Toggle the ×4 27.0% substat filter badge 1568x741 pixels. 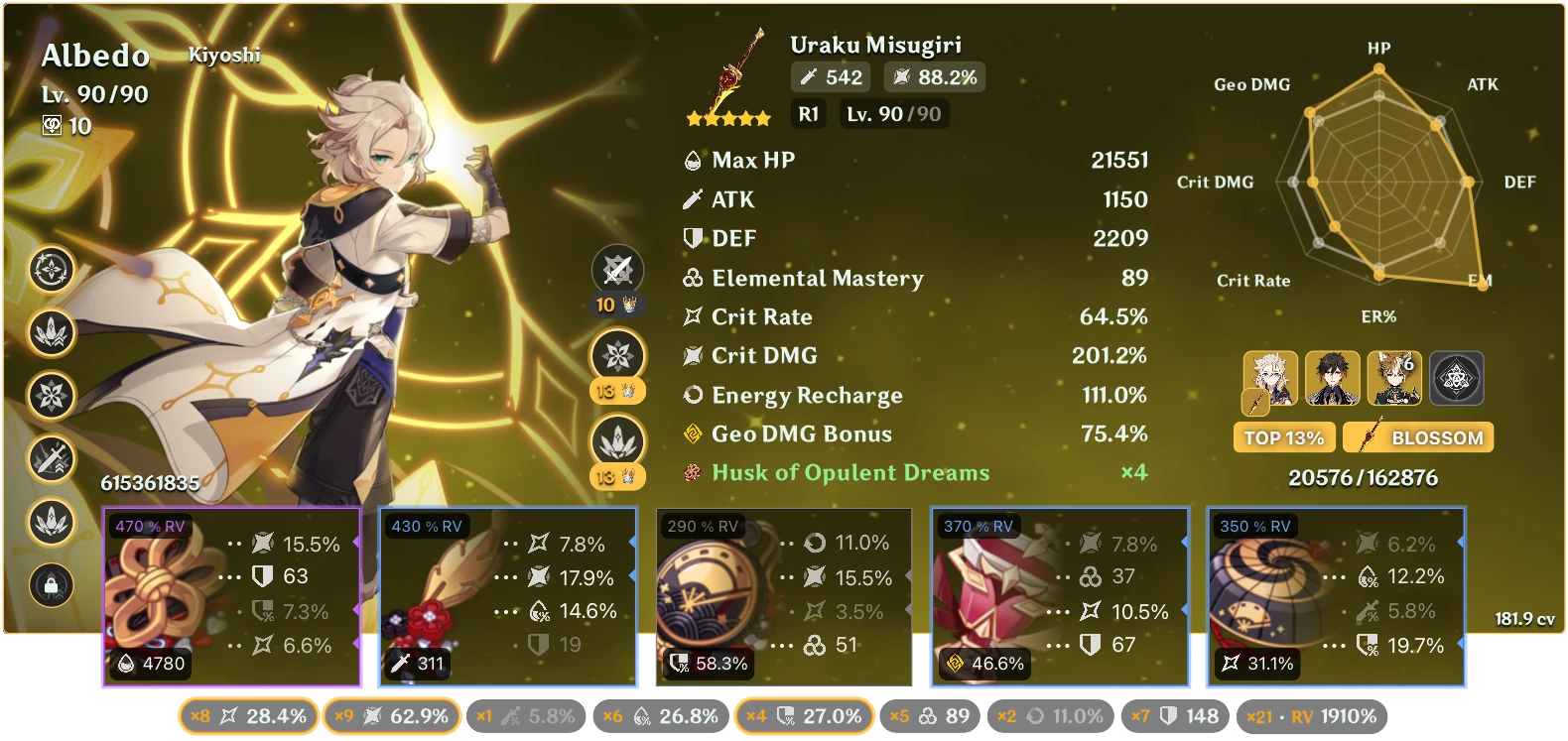click(803, 714)
